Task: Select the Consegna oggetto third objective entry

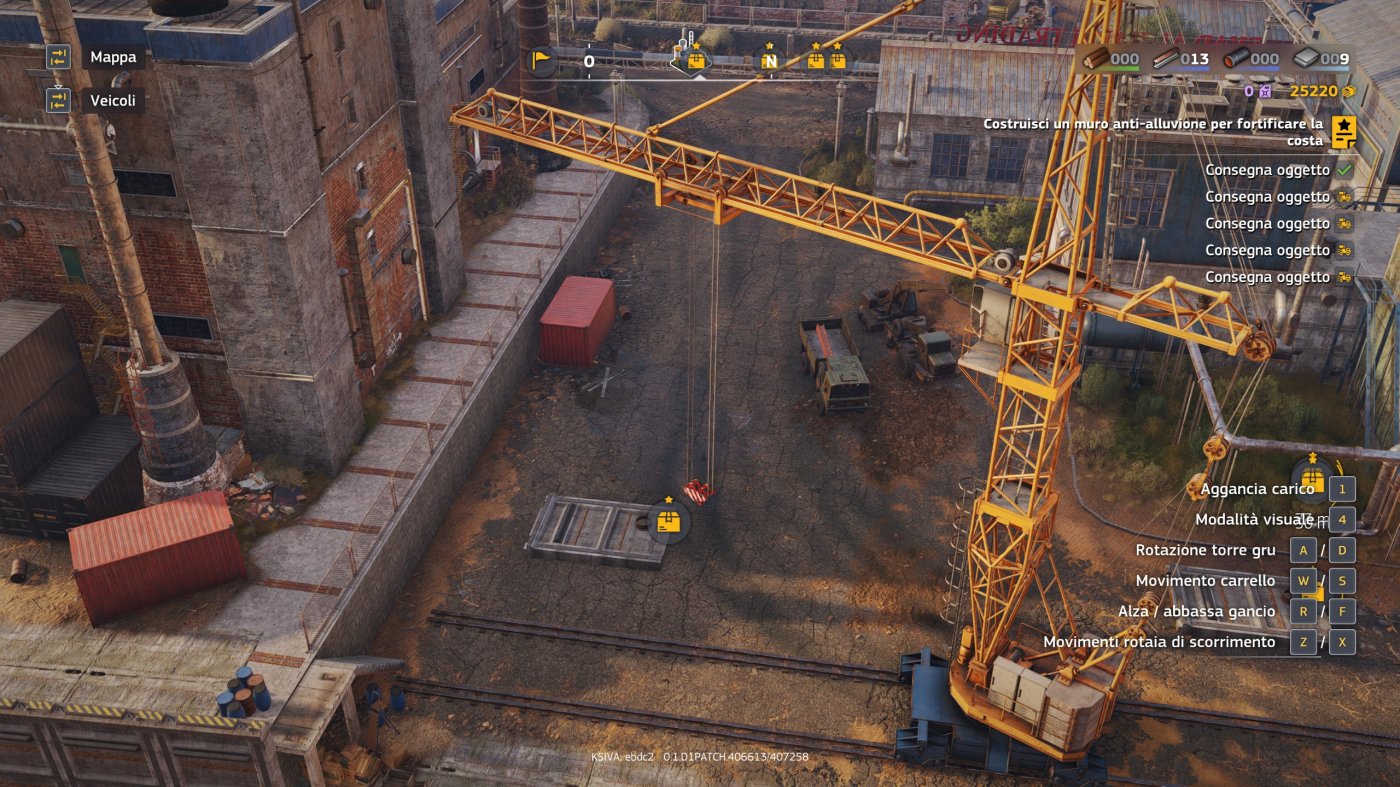Action: tap(1270, 223)
